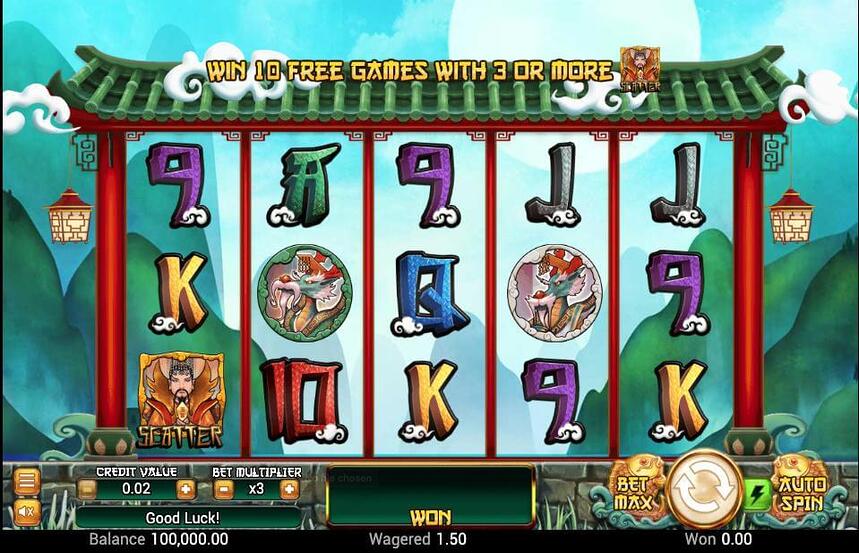Open the hamburger menu
859x553 pixels.
click(27, 482)
